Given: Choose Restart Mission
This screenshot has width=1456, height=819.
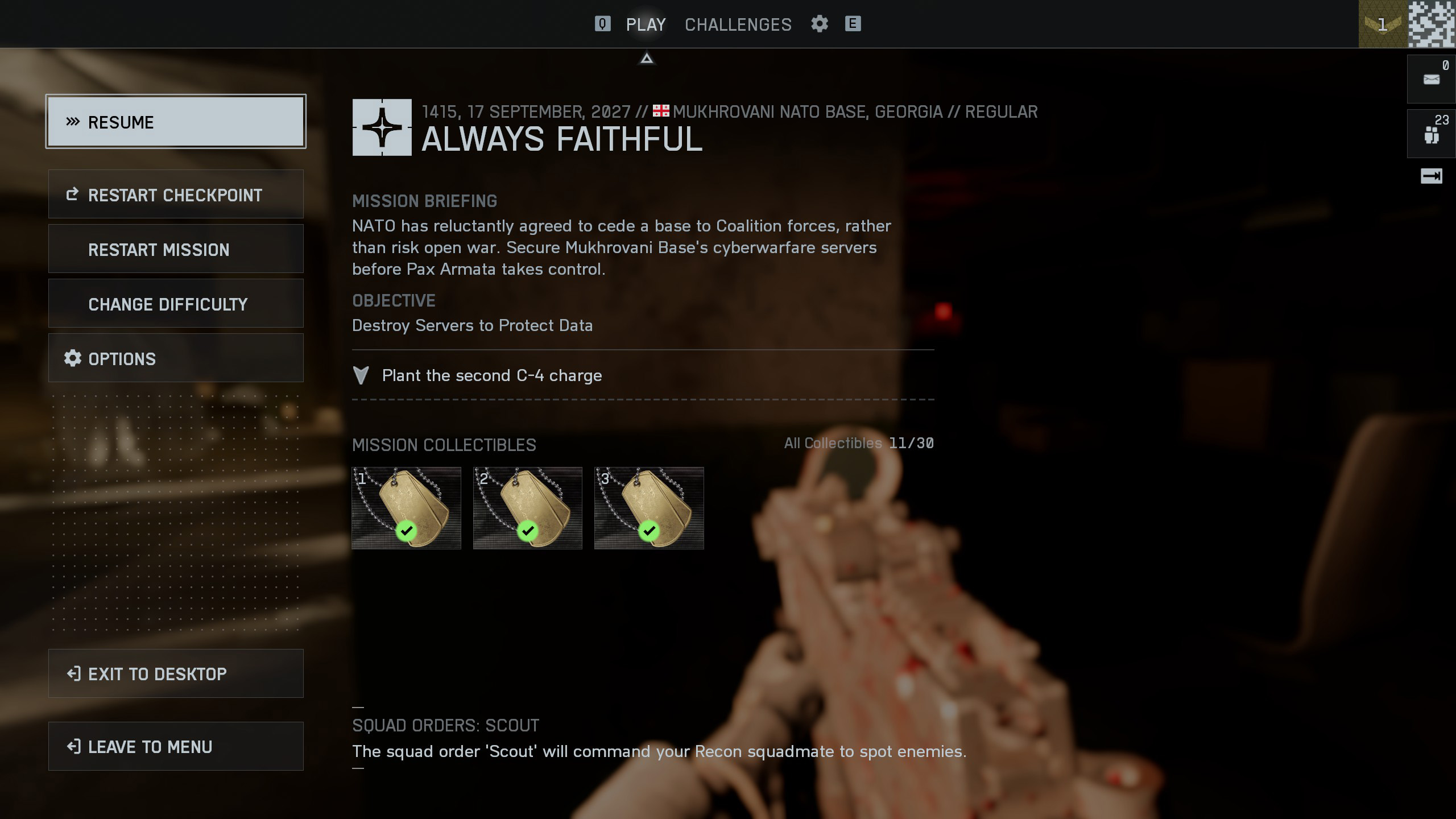Looking at the screenshot, I should [176, 249].
